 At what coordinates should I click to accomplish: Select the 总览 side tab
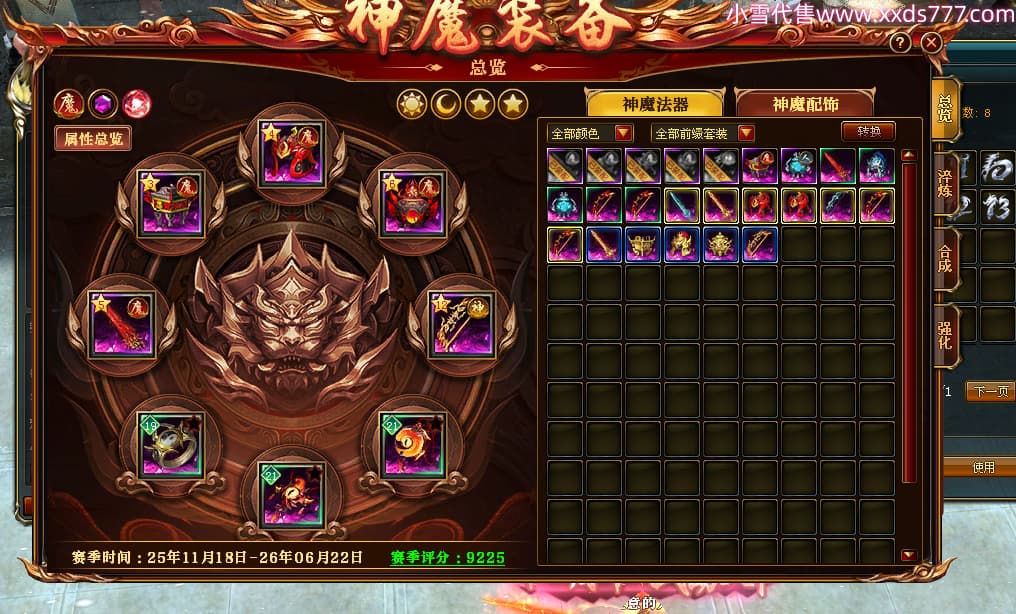tap(945, 109)
